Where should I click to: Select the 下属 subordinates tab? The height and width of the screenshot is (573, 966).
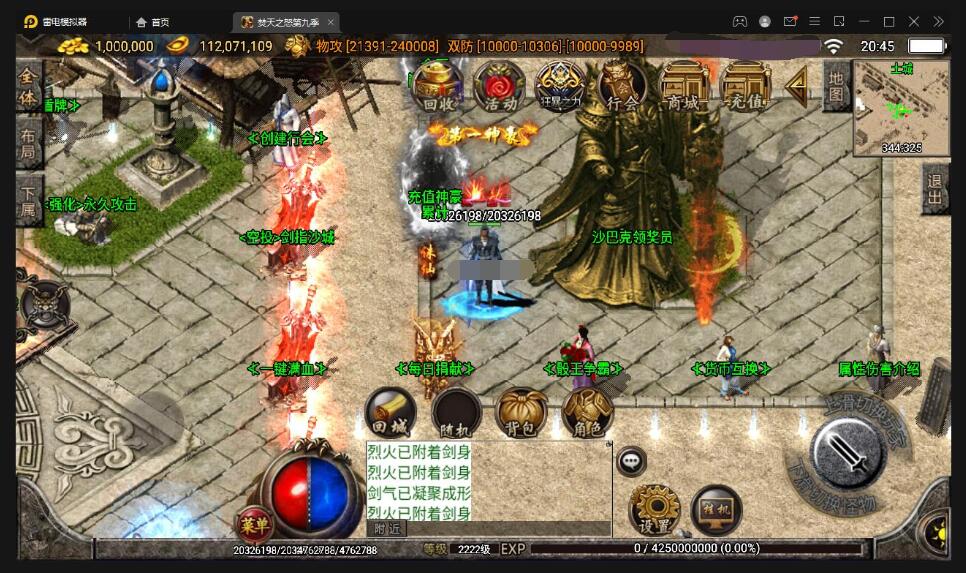click(29, 201)
